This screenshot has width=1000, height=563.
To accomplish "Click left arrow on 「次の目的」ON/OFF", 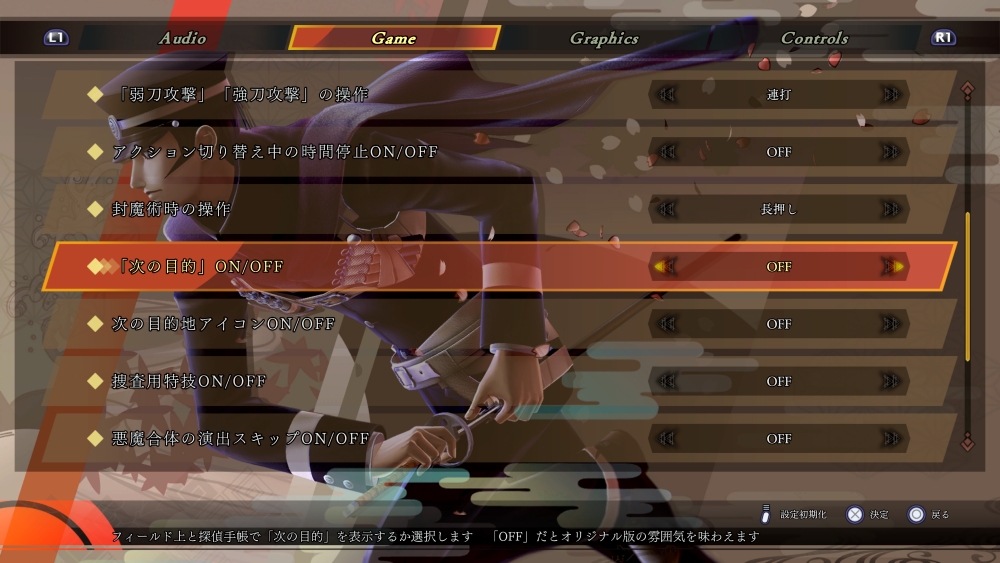I will pos(665,267).
